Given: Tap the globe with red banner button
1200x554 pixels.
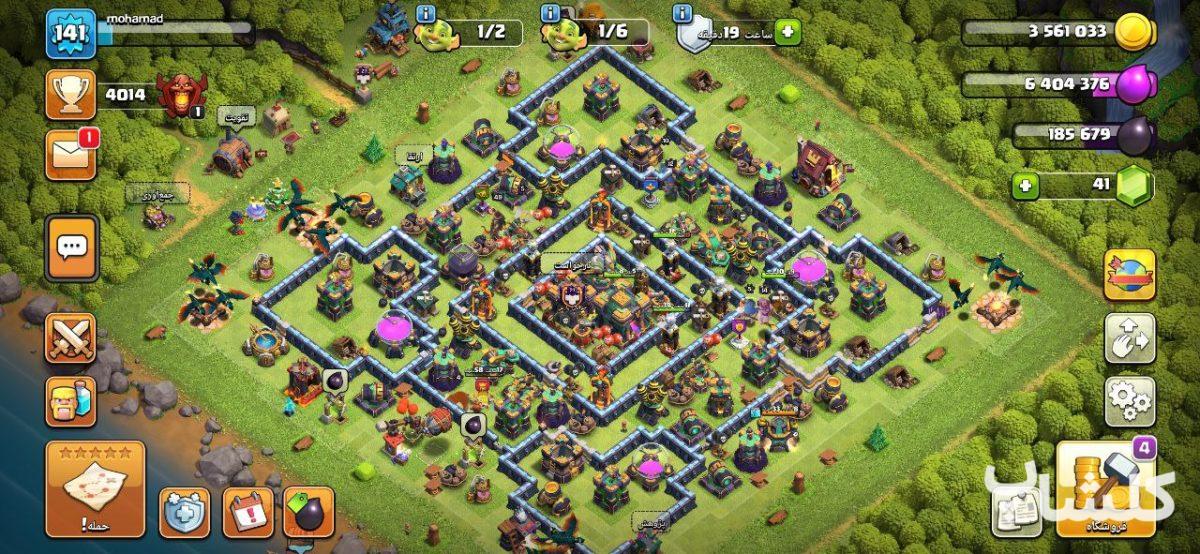Looking at the screenshot, I should click(1130, 275).
